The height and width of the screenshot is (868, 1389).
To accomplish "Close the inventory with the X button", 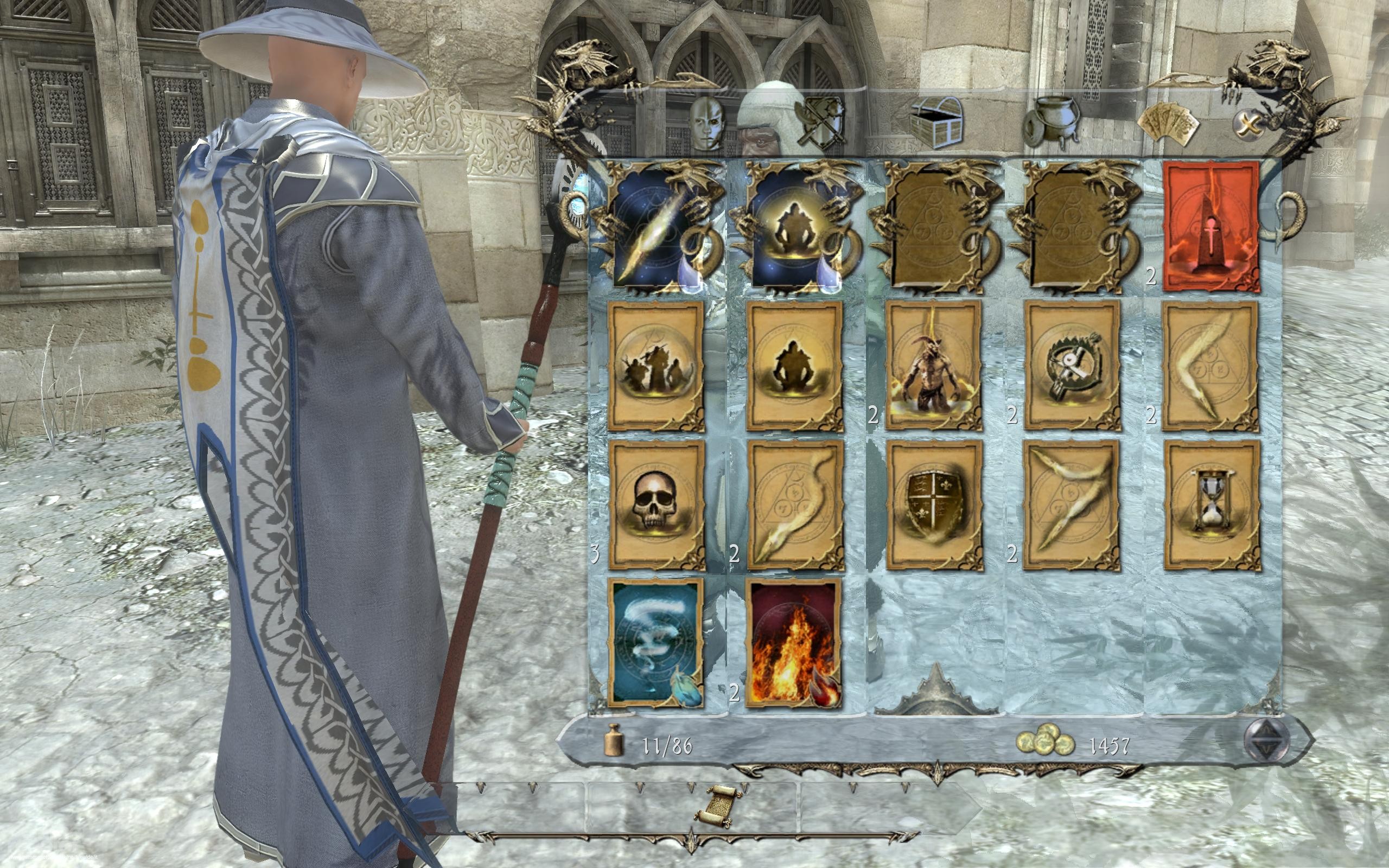I will 1247,124.
